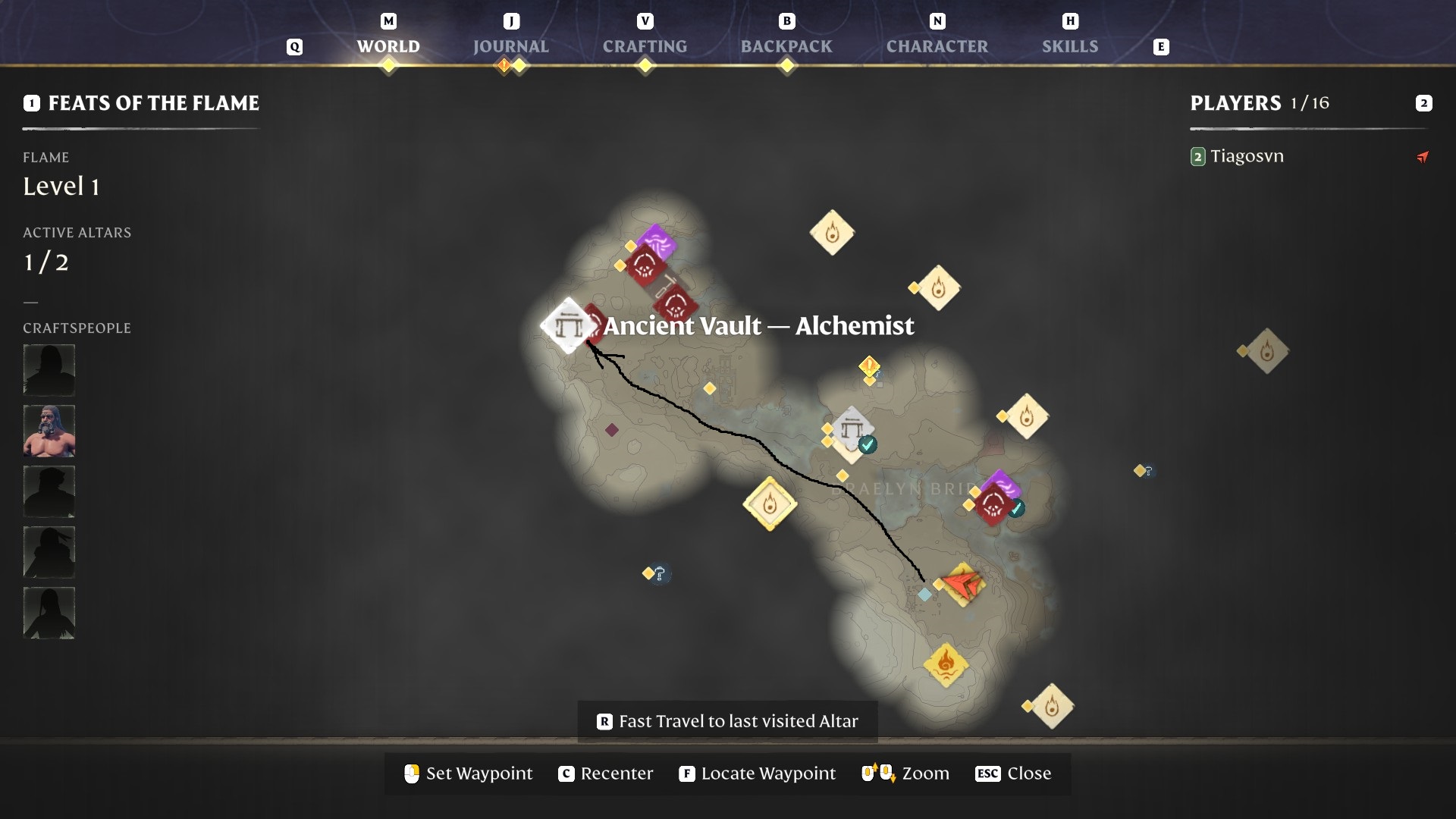The image size is (1456, 819).
Task: Open the JOURNAL tab
Action: click(x=511, y=46)
